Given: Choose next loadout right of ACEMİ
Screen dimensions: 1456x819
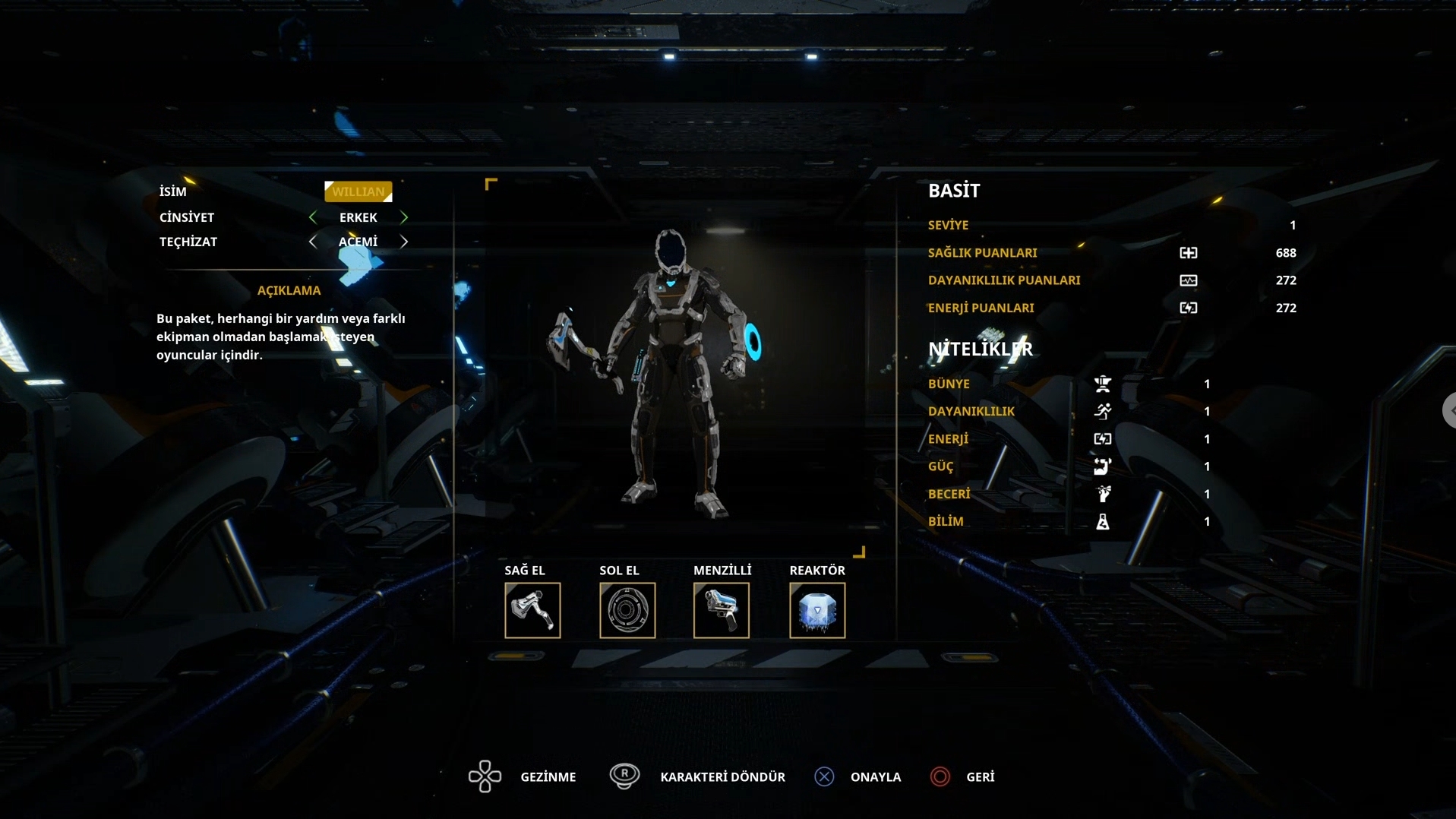Looking at the screenshot, I should tap(404, 242).
